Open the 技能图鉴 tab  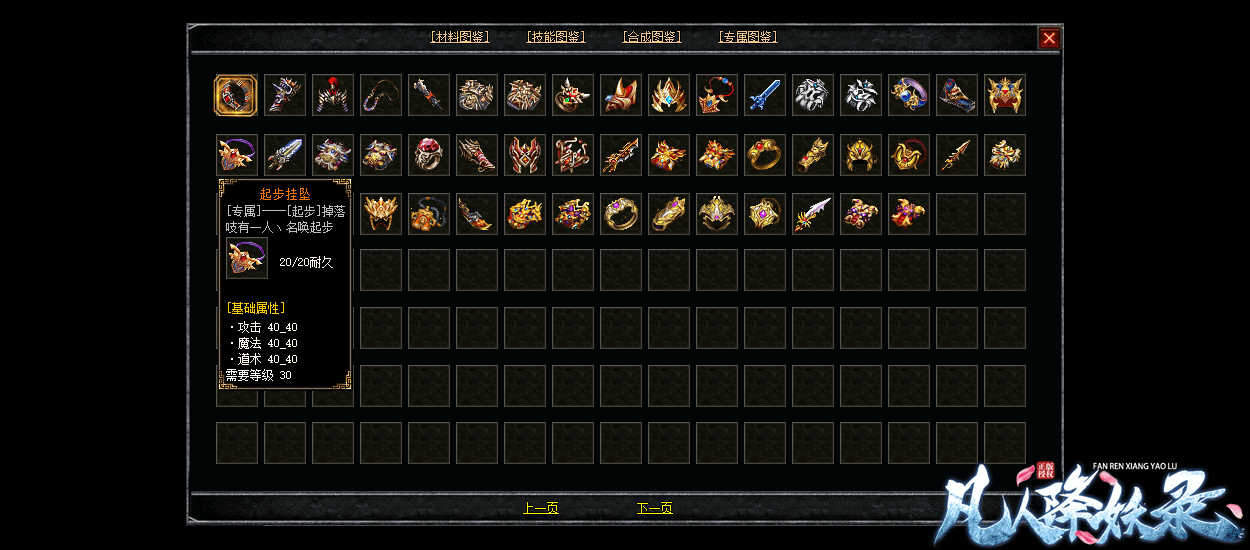pyautogui.click(x=555, y=37)
